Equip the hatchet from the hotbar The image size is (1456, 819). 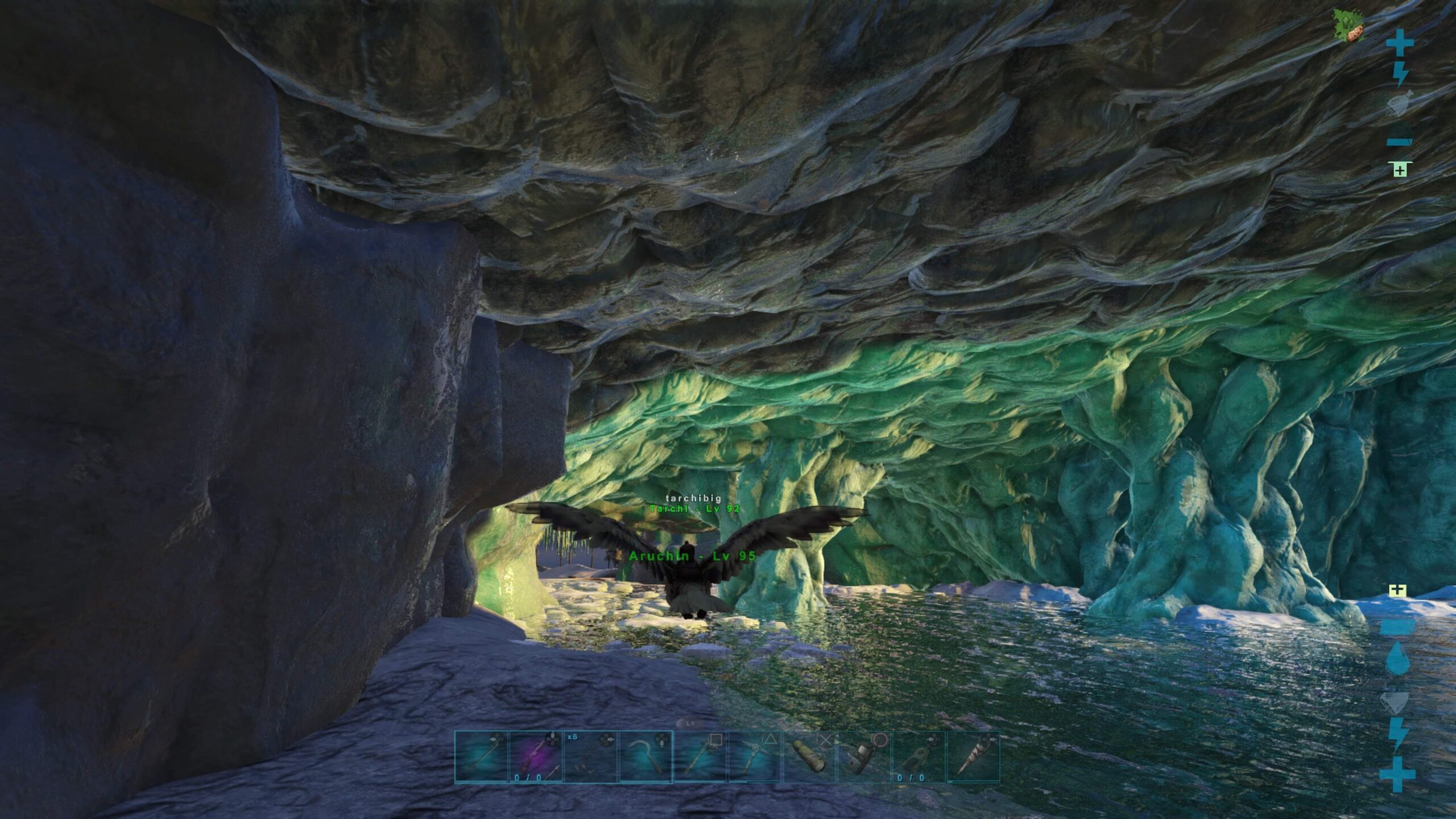point(700,757)
